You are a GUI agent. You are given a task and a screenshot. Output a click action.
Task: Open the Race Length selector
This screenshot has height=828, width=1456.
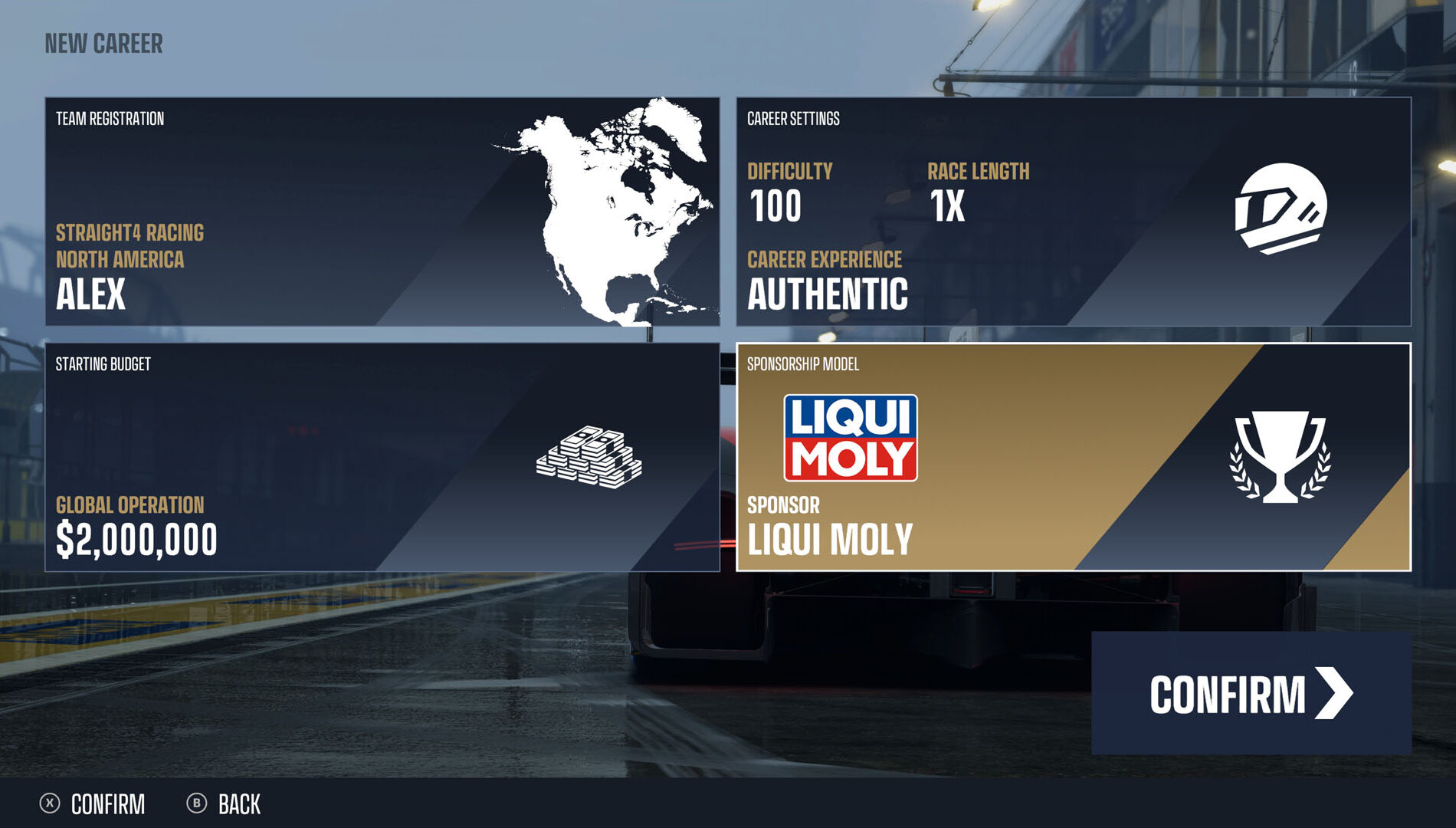coord(979,172)
